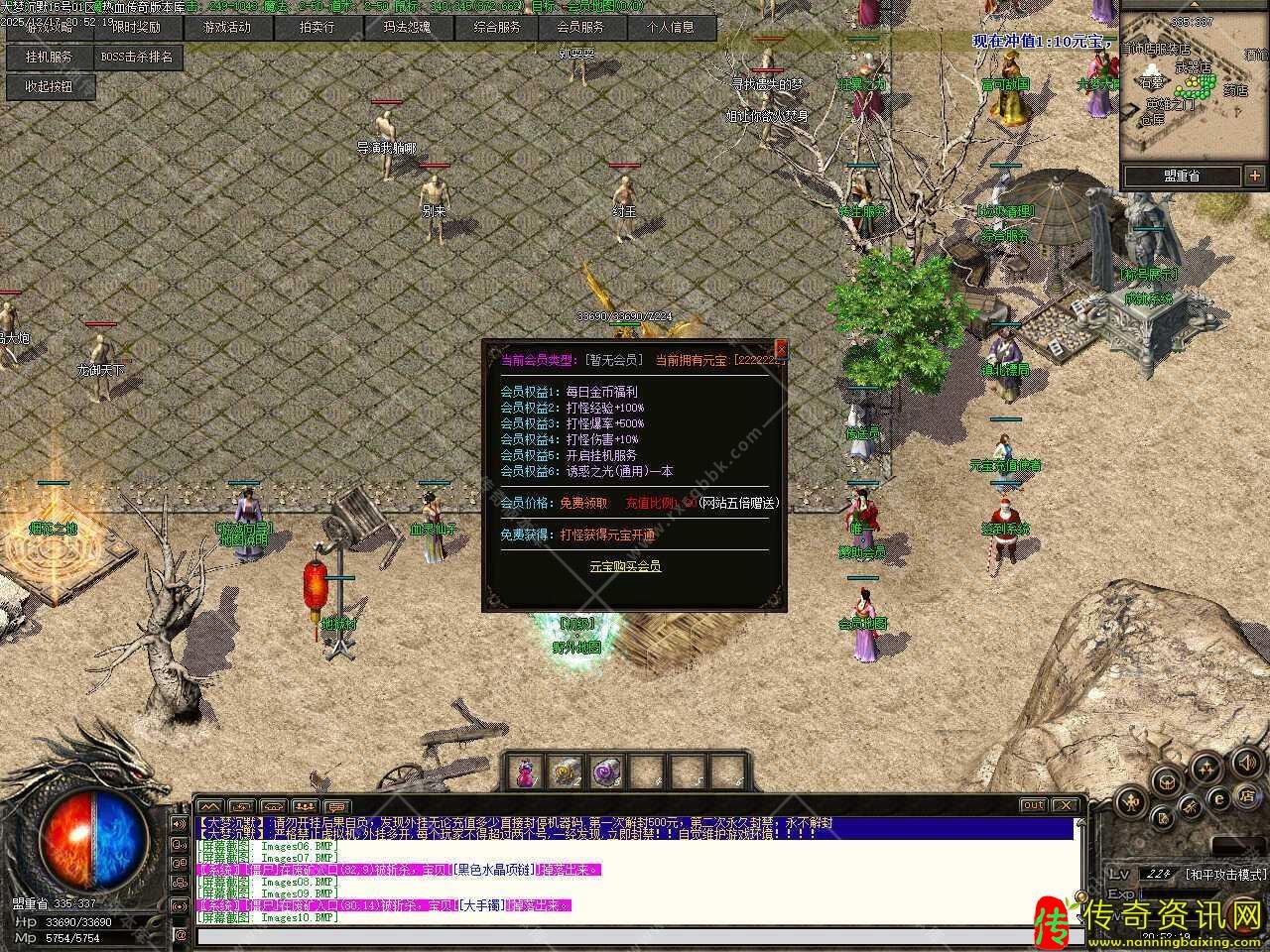
Task: Open the 店 shop round icon
Action: (1246, 796)
